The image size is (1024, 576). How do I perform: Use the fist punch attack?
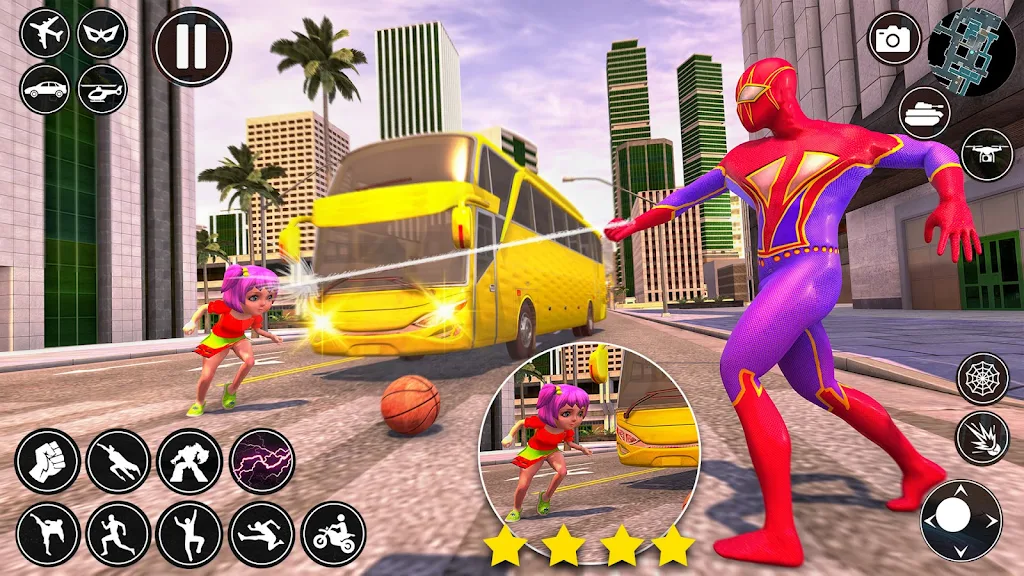point(47,461)
